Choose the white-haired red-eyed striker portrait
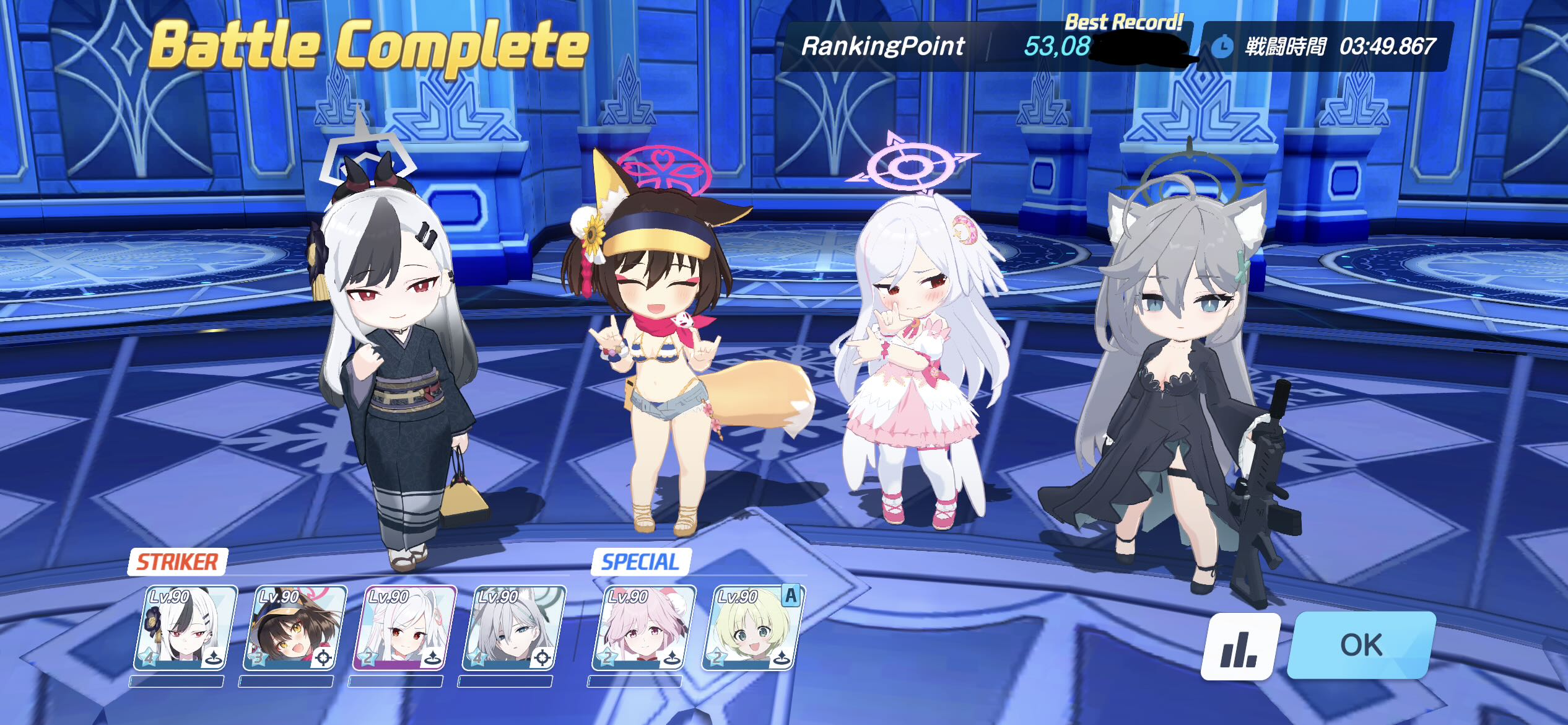The width and height of the screenshot is (1568, 725). [404, 628]
